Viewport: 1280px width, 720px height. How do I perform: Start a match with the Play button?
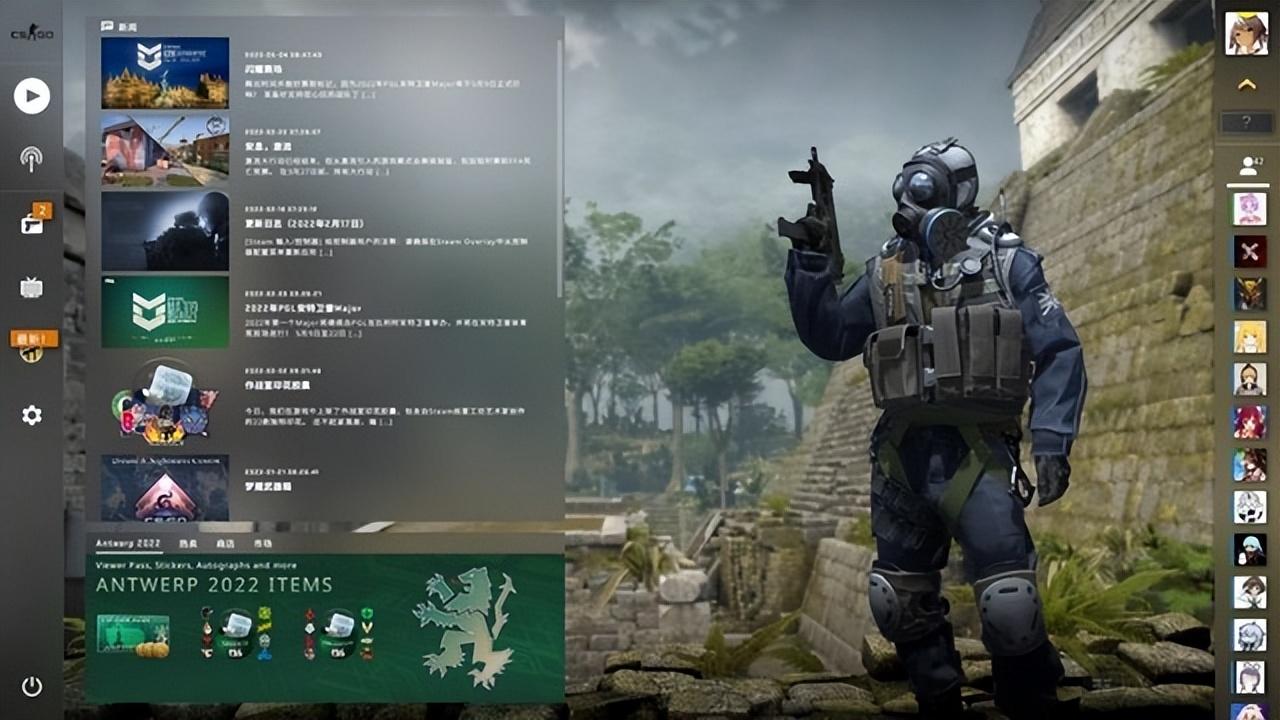(x=32, y=95)
